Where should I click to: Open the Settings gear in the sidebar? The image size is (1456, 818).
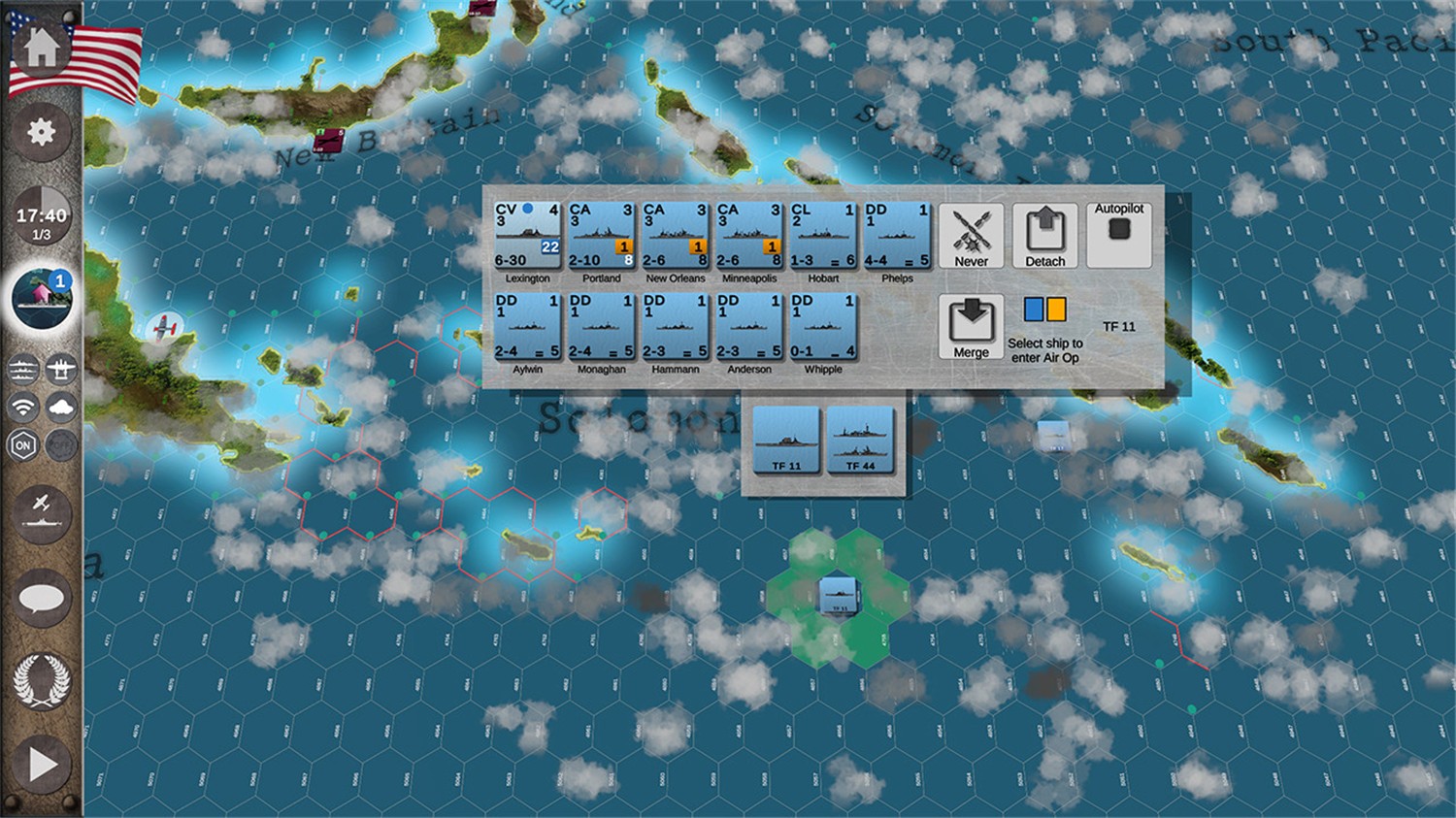(x=41, y=133)
